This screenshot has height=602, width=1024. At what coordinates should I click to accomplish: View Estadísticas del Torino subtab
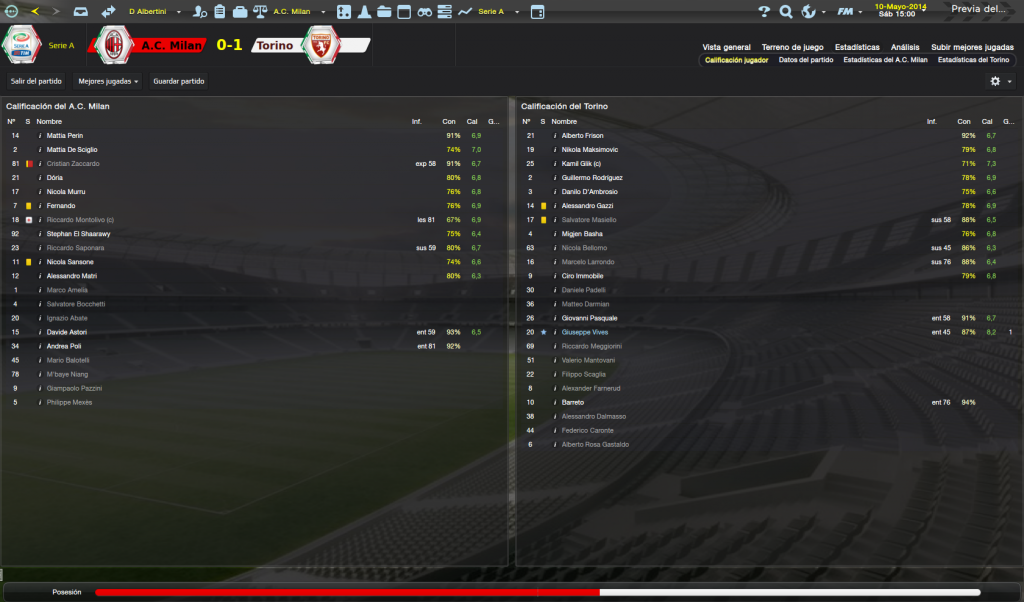point(973,60)
